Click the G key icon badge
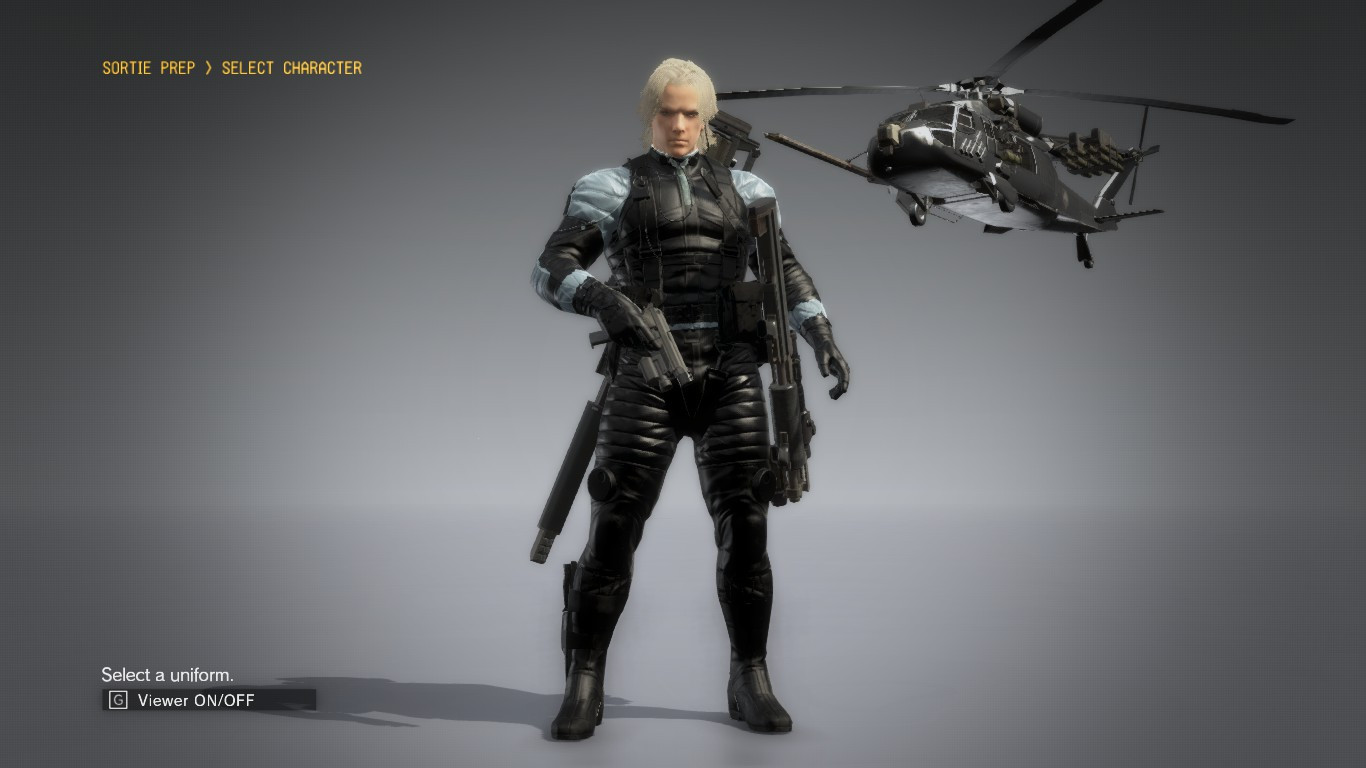The height and width of the screenshot is (768, 1366). [x=113, y=700]
